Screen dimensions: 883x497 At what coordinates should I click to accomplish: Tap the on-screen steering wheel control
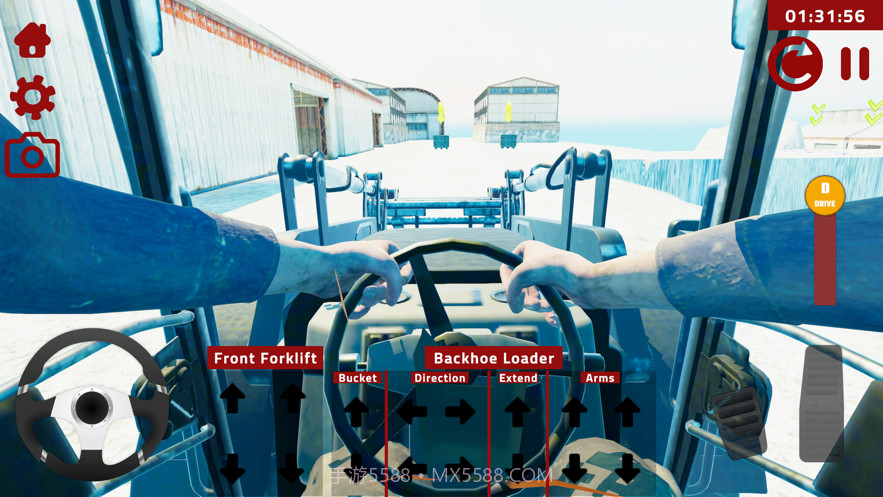click(92, 405)
